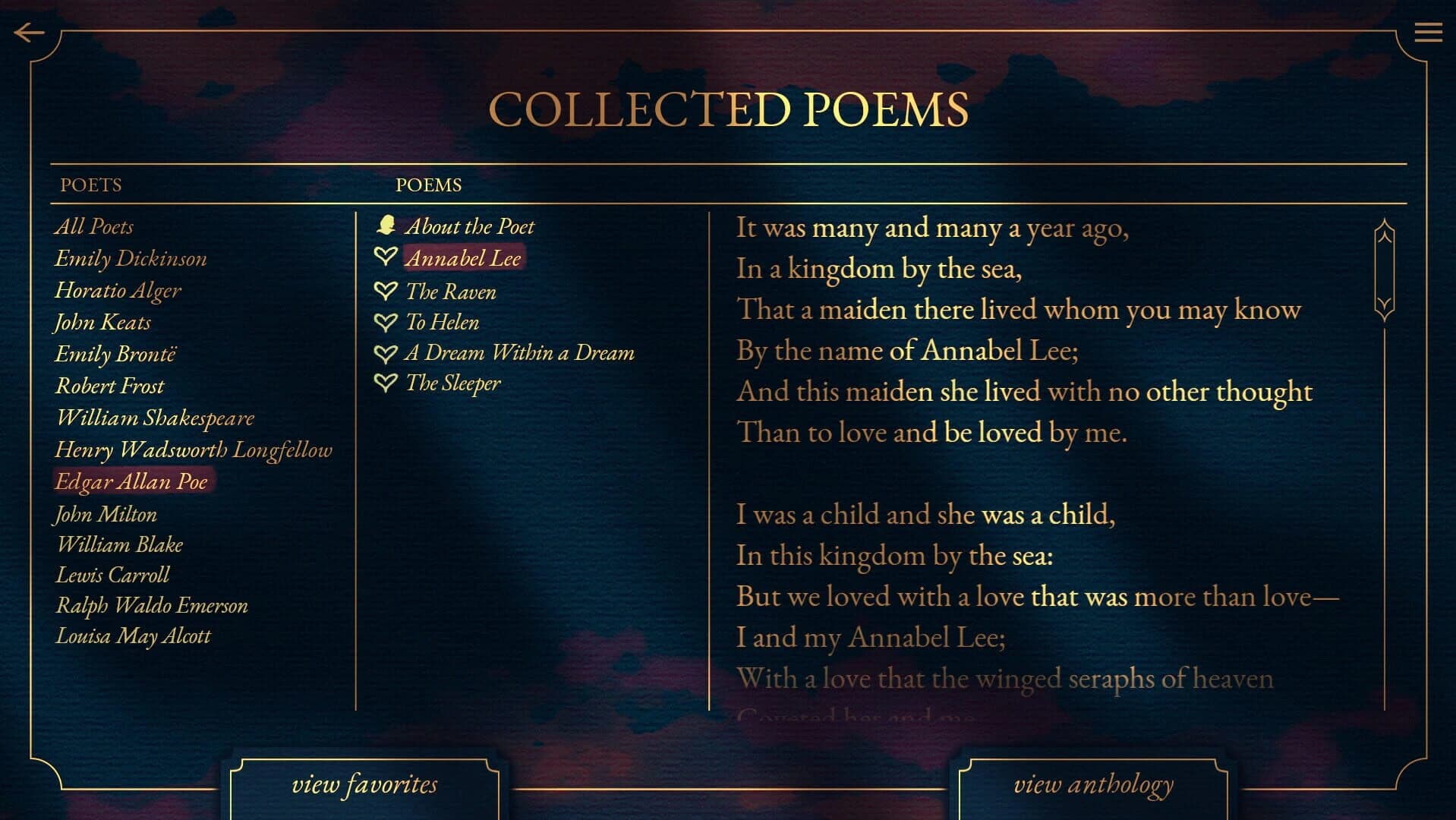
Task: Open the view anthology screen
Action: 1093,785
